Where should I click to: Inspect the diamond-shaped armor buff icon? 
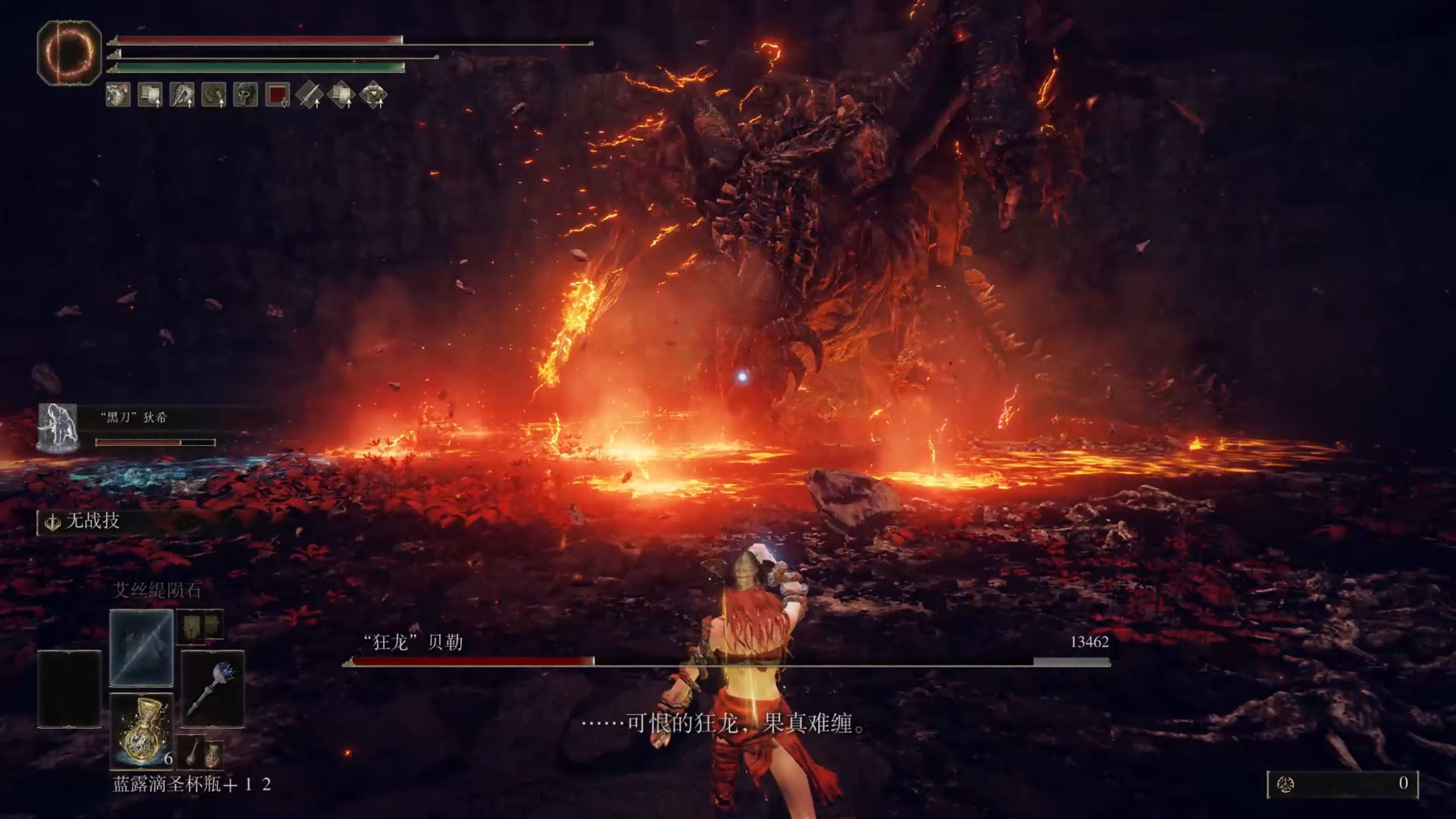pyautogui.click(x=373, y=95)
